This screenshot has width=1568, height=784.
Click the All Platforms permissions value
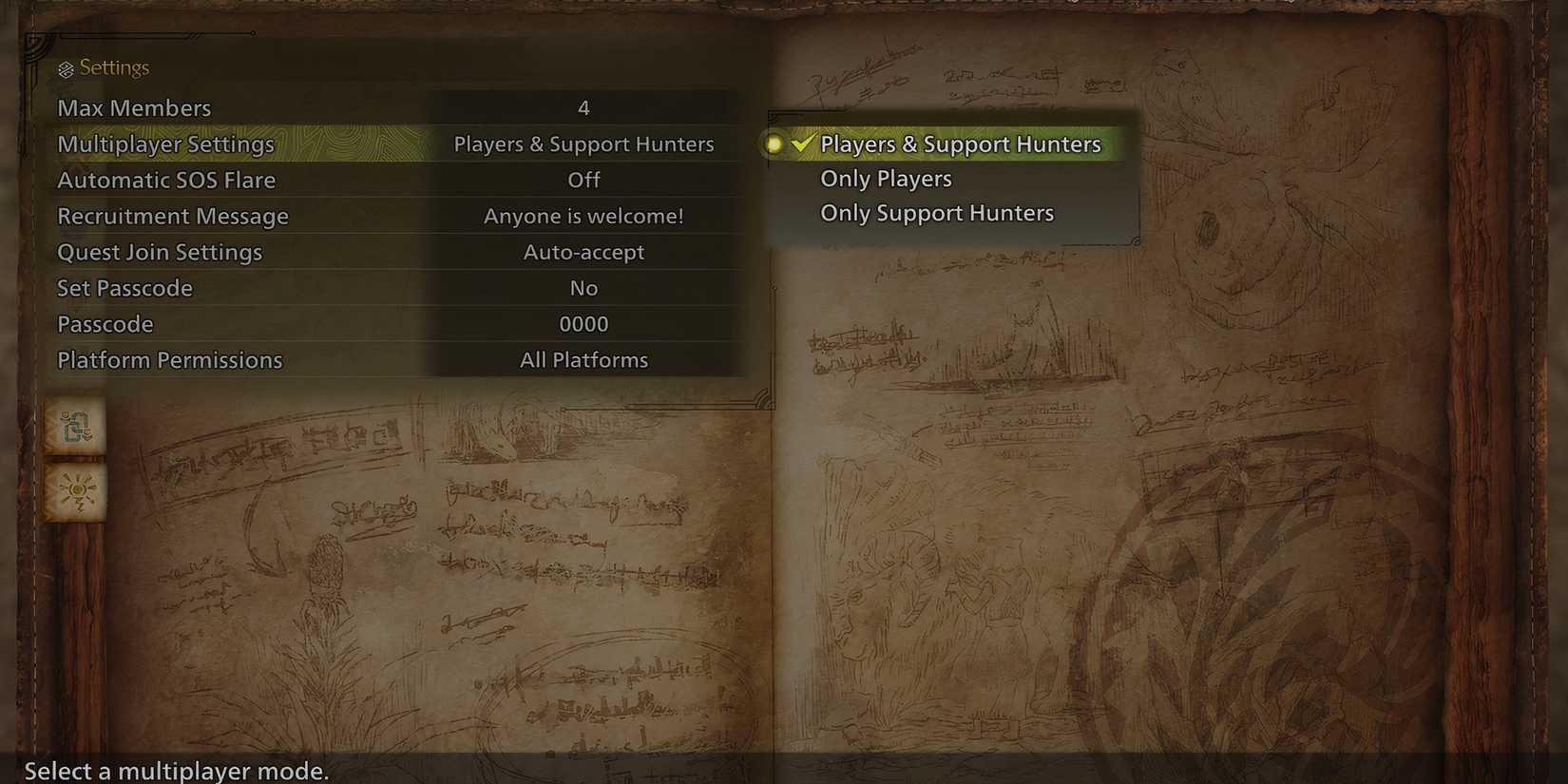583,360
